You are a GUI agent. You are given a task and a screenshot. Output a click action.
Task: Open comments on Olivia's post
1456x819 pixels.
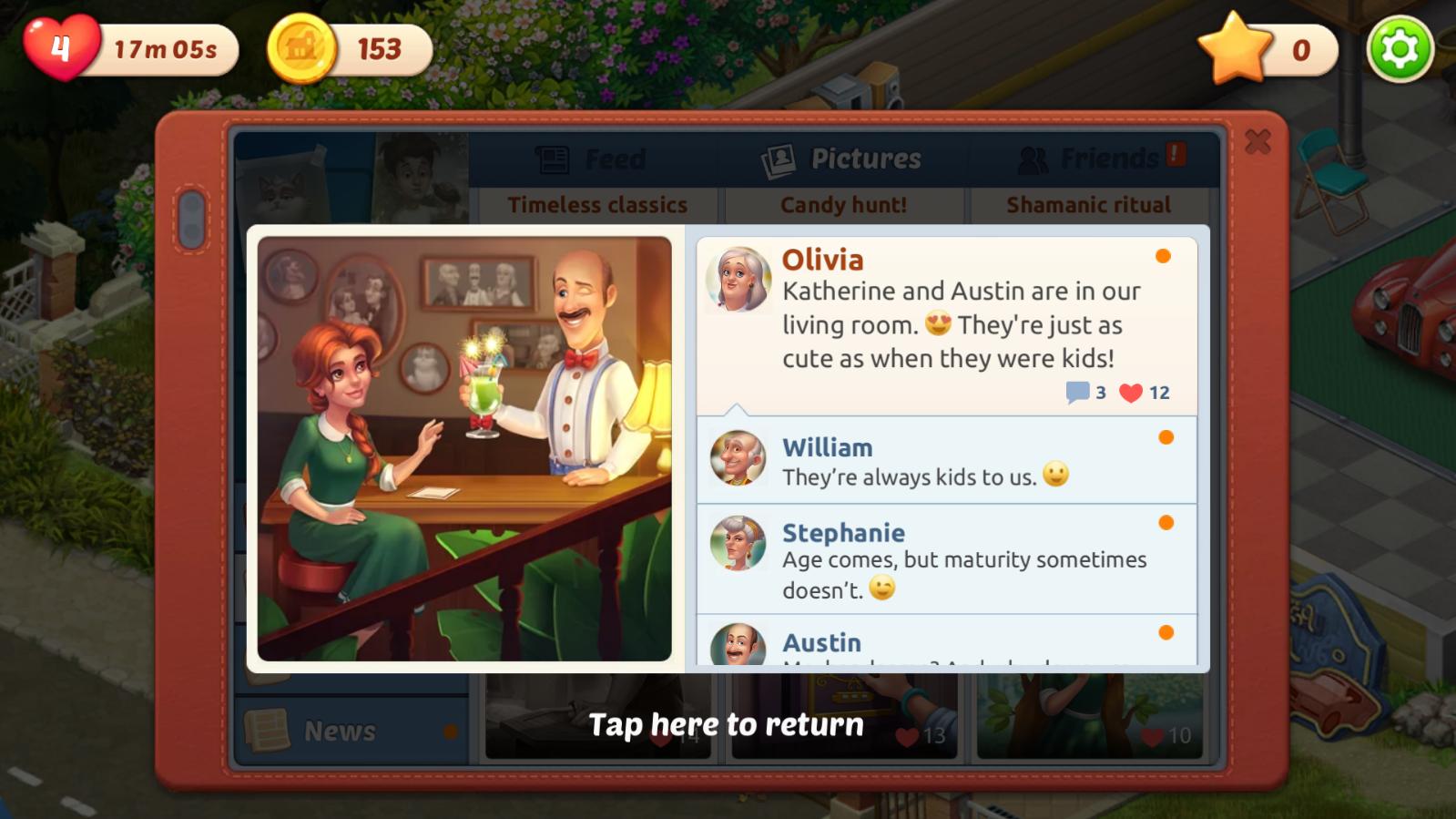[x=1078, y=393]
